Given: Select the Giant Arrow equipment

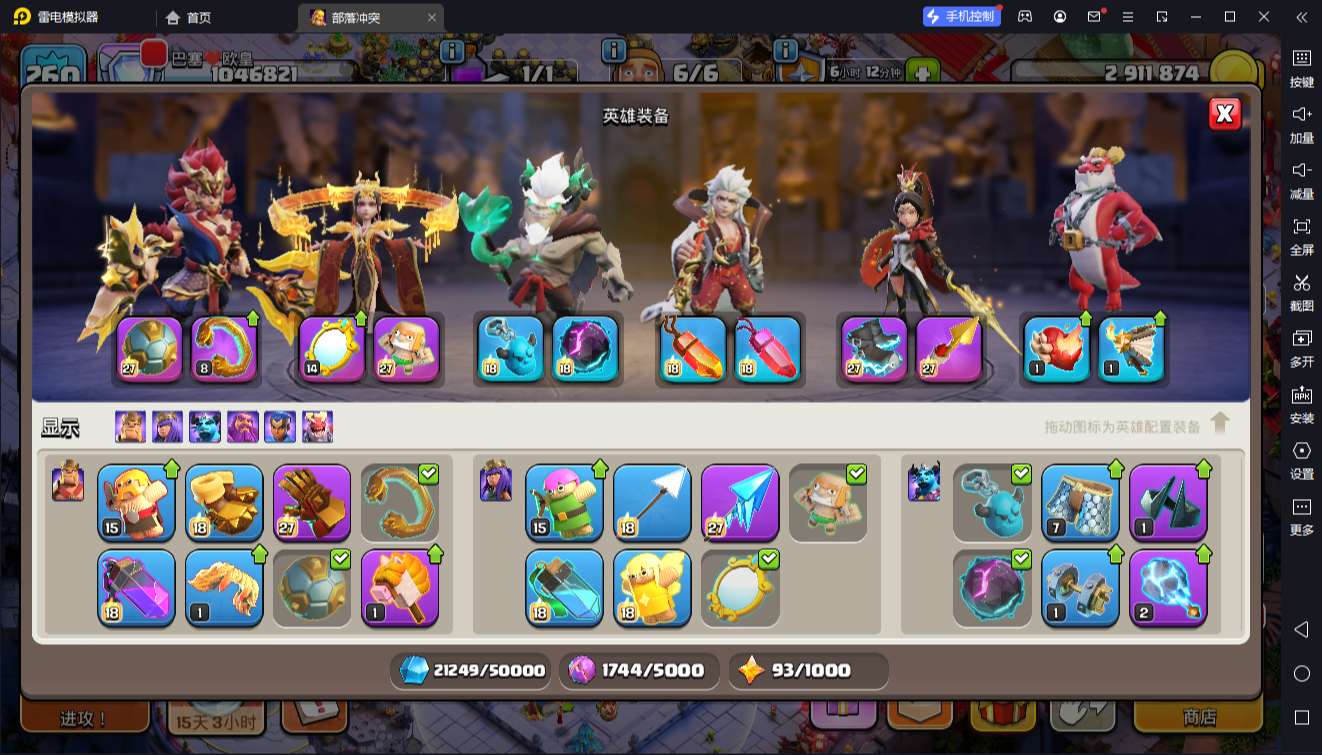Looking at the screenshot, I should pyautogui.click(x=652, y=502).
